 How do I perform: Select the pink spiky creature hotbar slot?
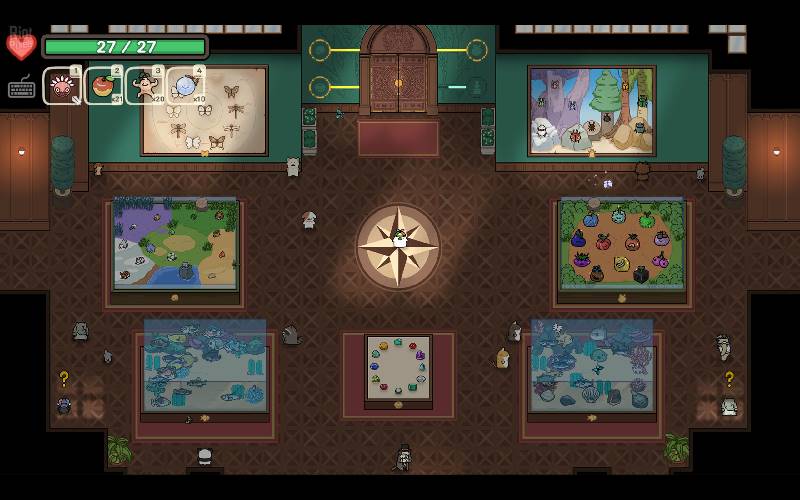tap(62, 86)
